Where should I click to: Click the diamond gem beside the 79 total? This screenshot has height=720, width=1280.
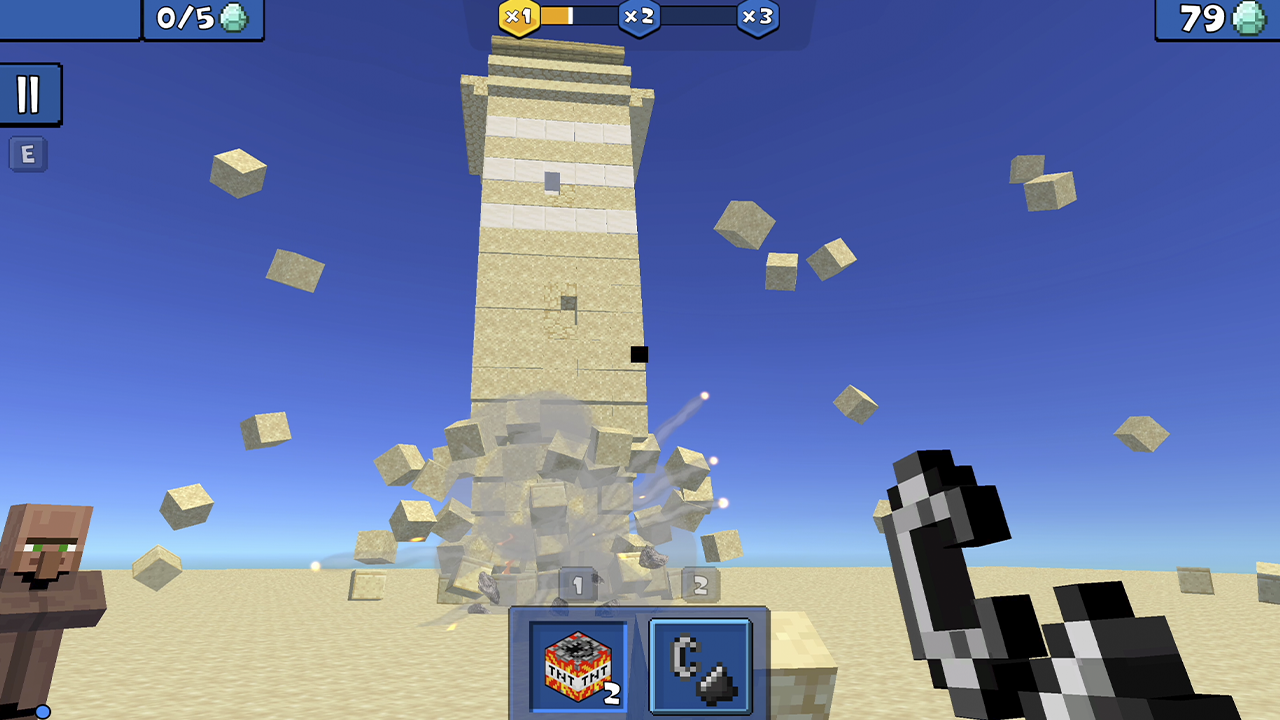1247,18
